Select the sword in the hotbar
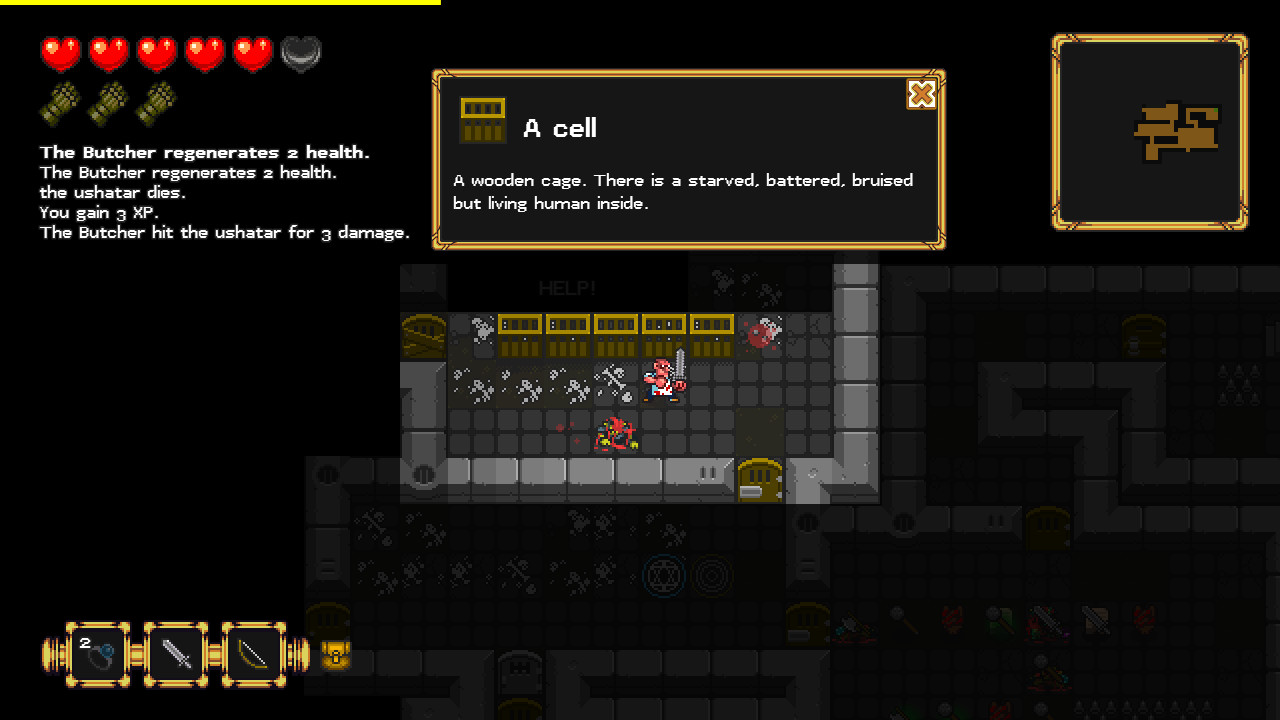This screenshot has width=1280, height=720. pyautogui.click(x=176, y=655)
